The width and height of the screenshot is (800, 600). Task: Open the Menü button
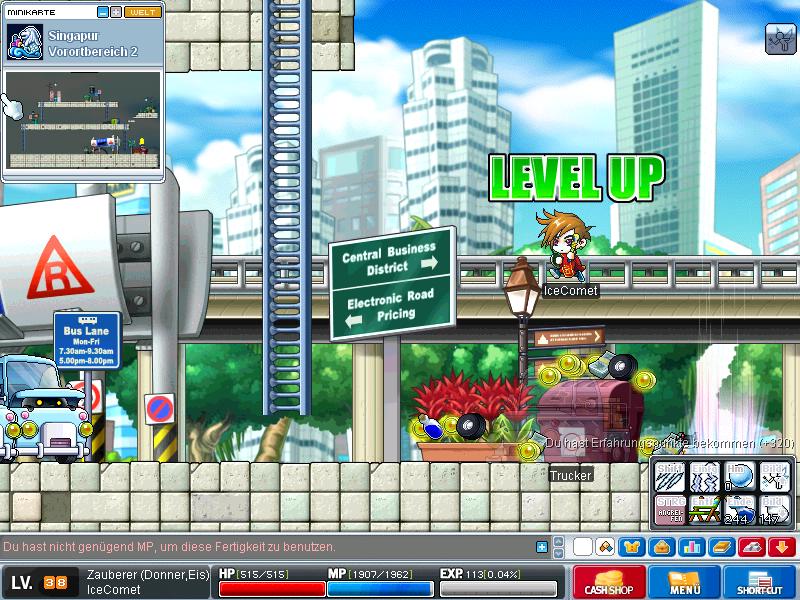tap(685, 582)
